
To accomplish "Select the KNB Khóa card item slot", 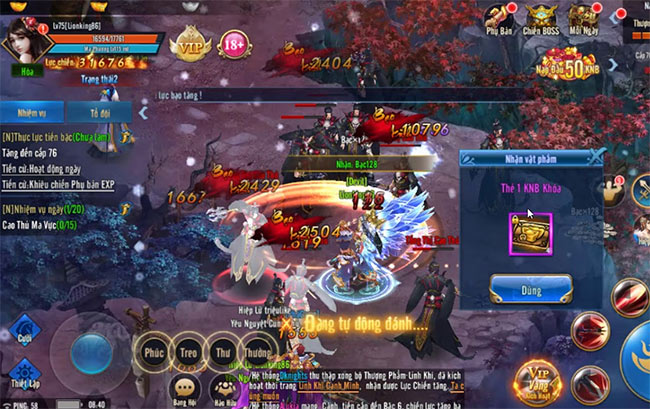I will coord(530,232).
